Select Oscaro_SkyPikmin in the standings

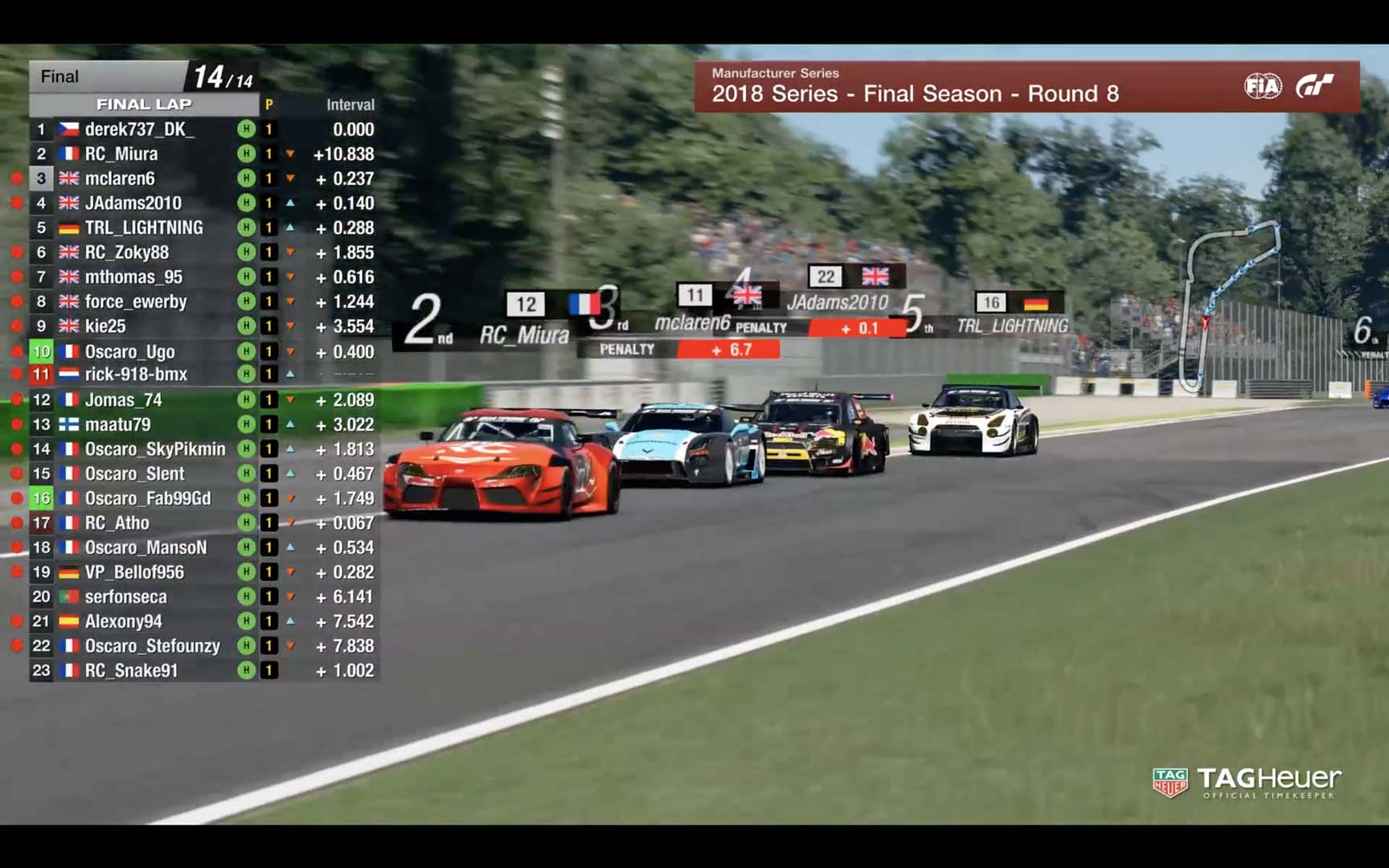click(x=155, y=449)
